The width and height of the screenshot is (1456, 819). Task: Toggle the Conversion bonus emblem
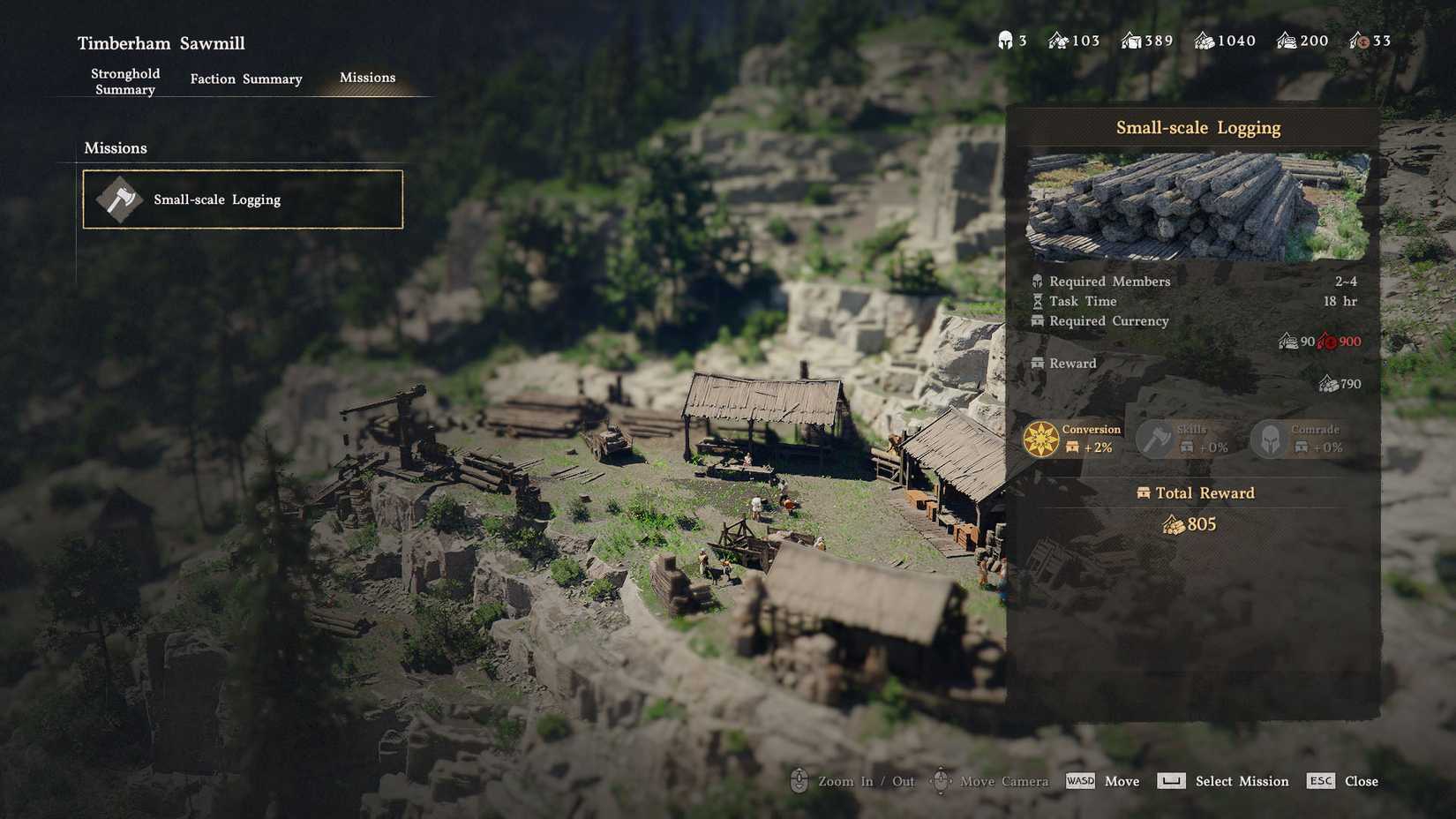1041,439
